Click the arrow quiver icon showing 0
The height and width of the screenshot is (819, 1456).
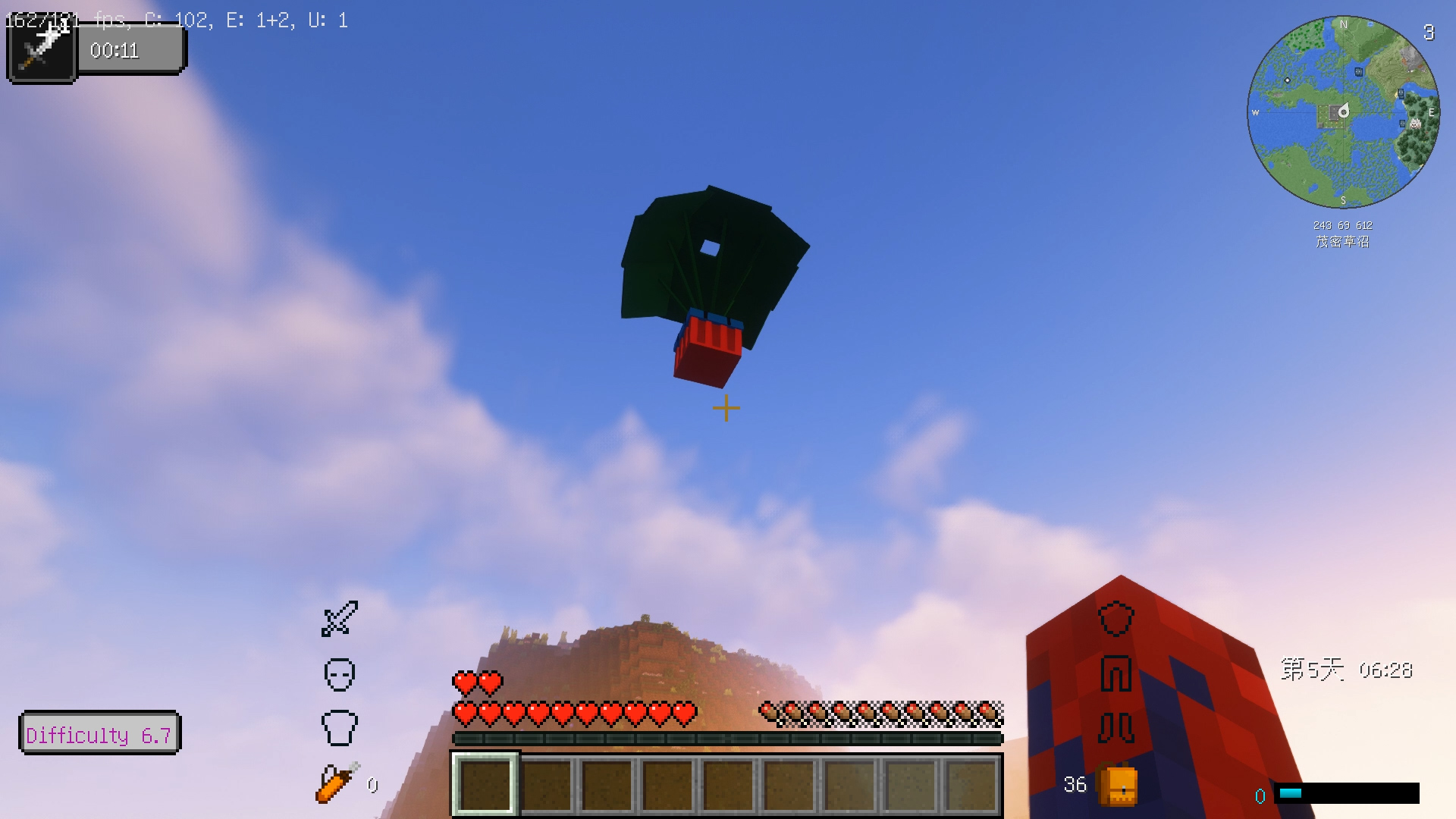(x=334, y=783)
